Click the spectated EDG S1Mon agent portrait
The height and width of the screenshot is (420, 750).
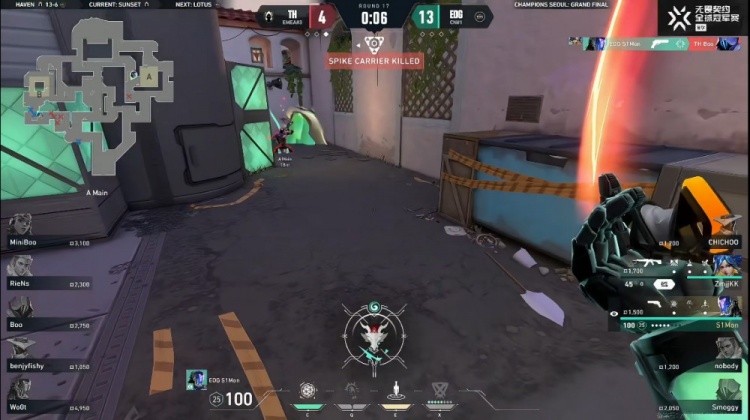(196, 379)
